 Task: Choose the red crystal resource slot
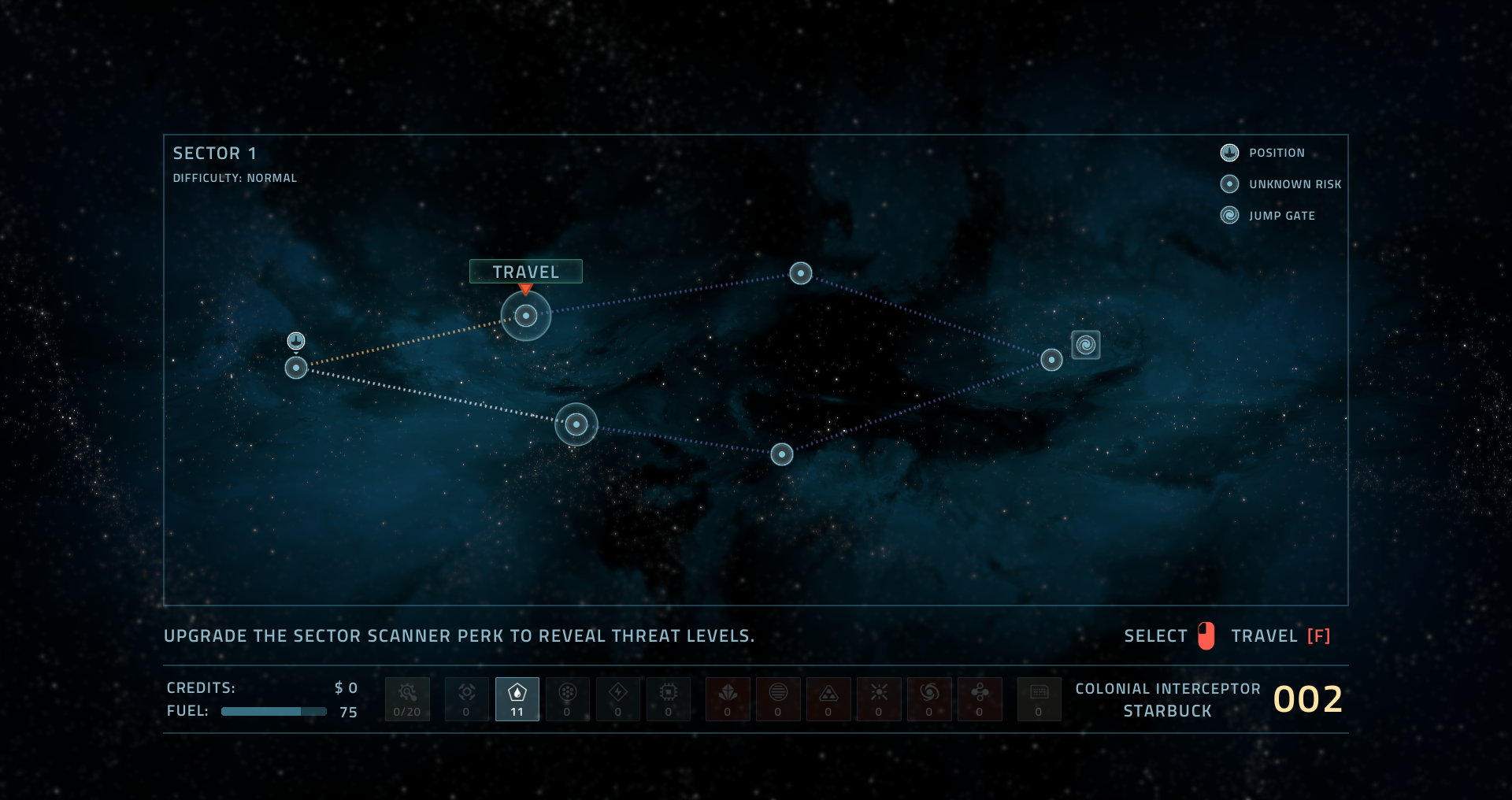(728, 699)
